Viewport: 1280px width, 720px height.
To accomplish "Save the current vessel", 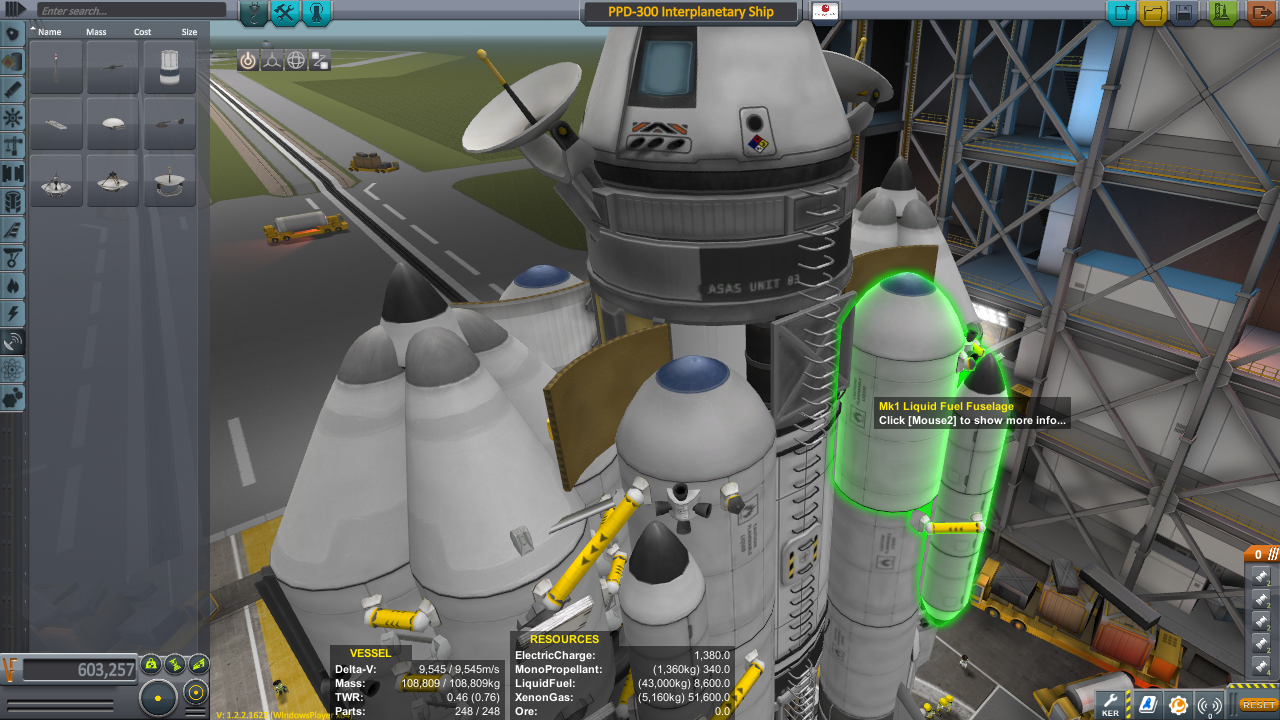I will pyautogui.click(x=1185, y=13).
